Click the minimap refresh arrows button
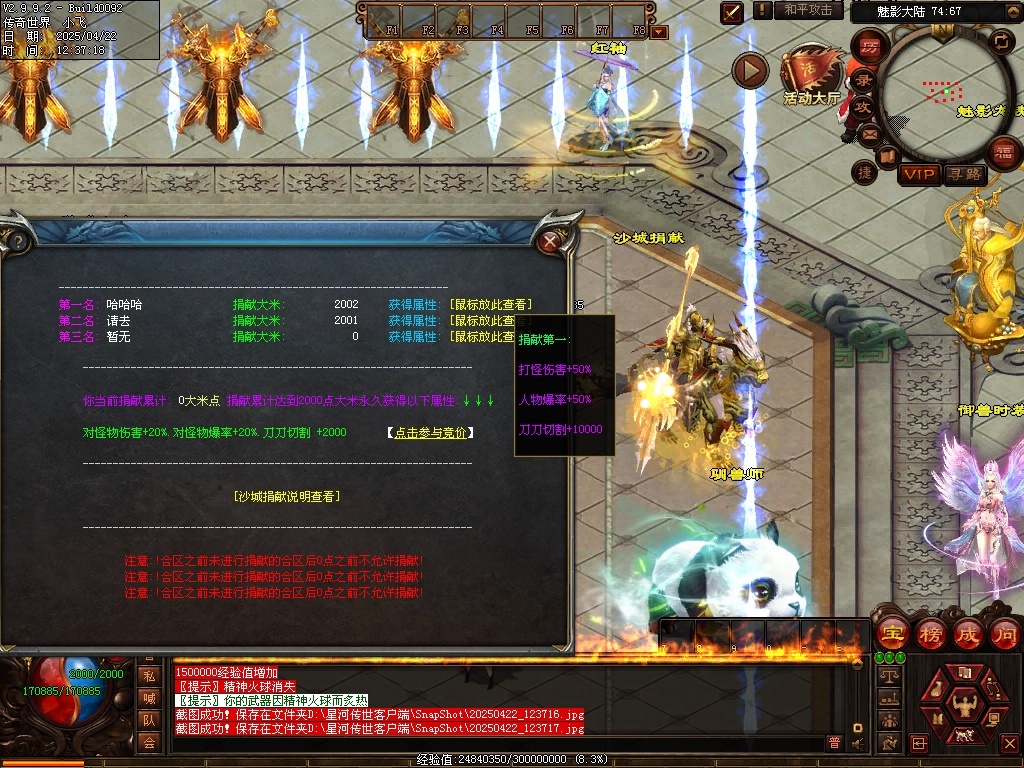The width and height of the screenshot is (1024, 768). tap(1000, 41)
